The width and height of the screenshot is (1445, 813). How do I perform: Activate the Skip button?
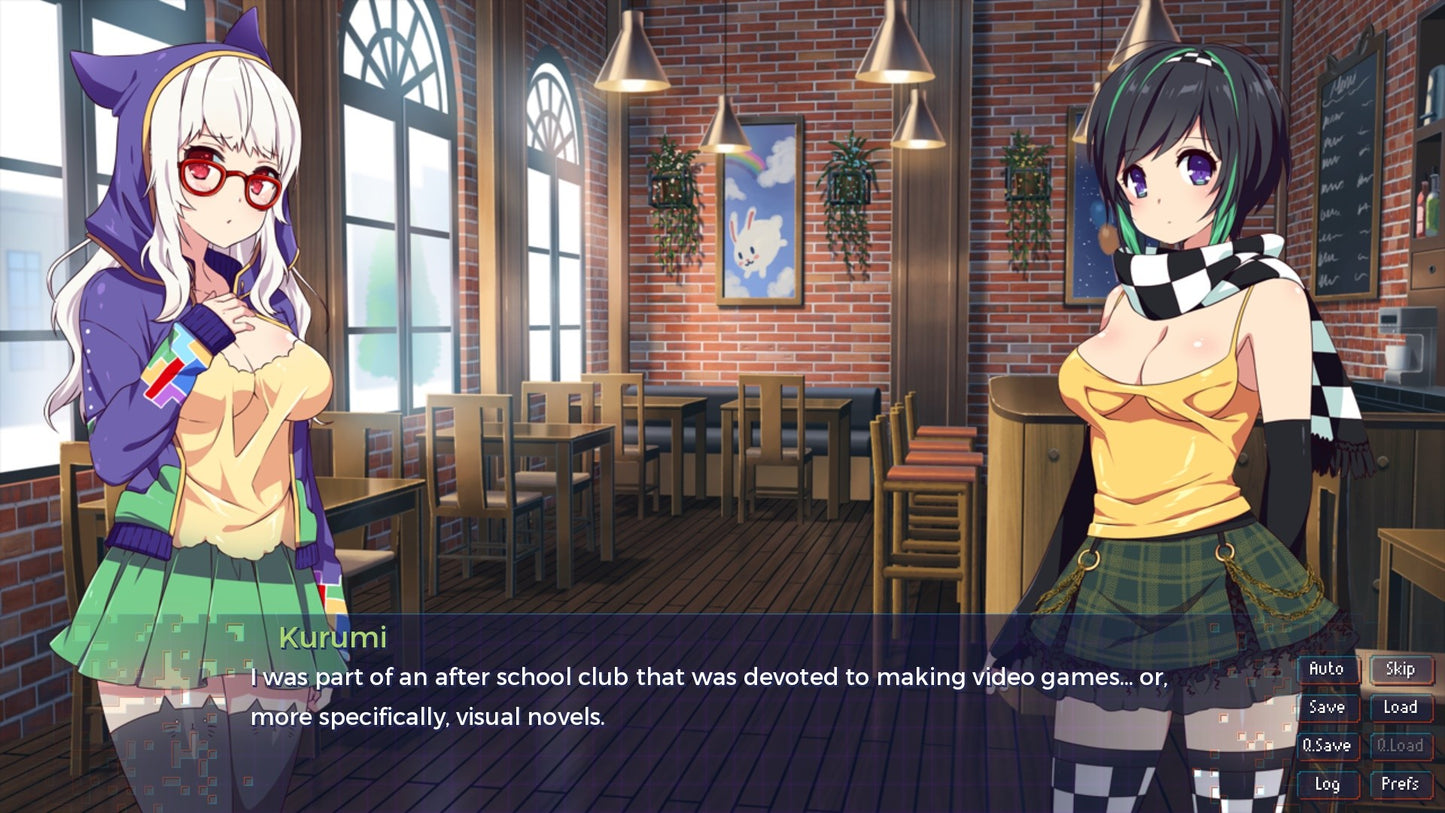(x=1400, y=669)
